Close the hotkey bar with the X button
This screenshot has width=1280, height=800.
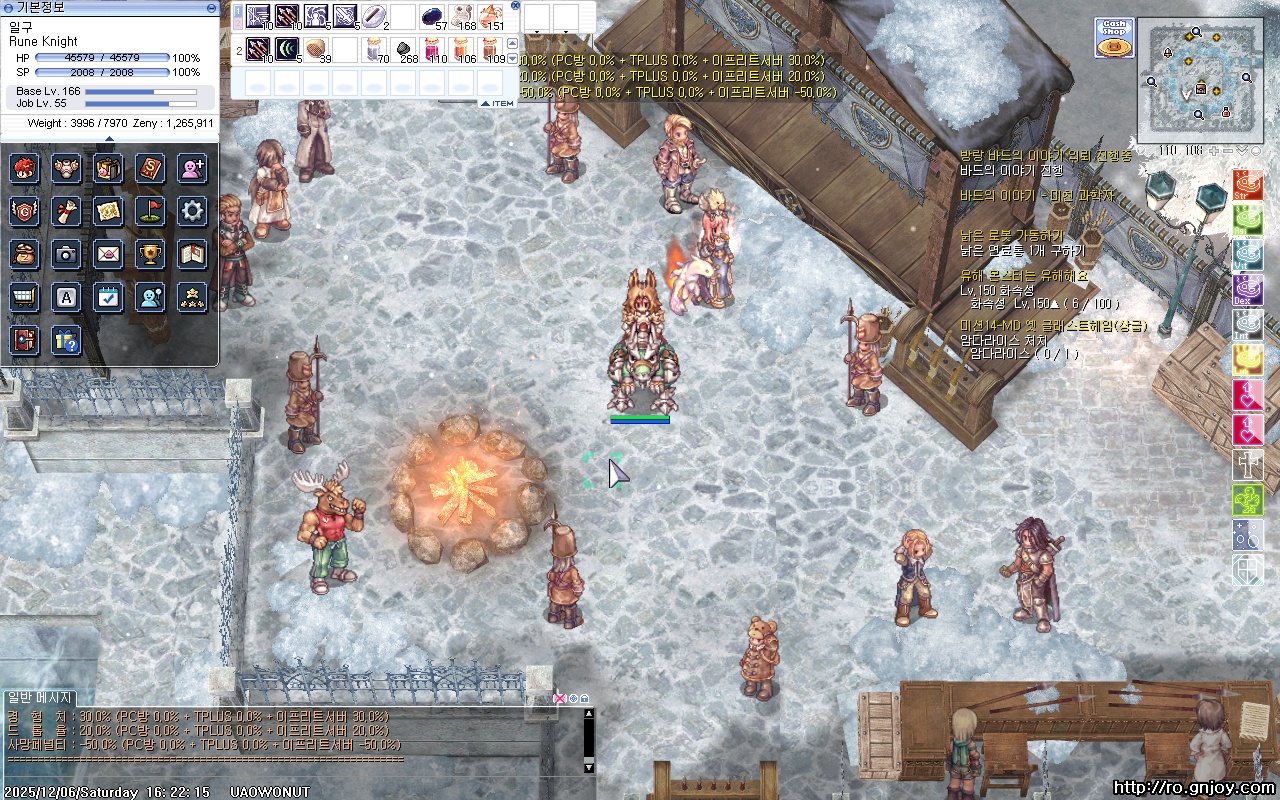tap(515, 6)
